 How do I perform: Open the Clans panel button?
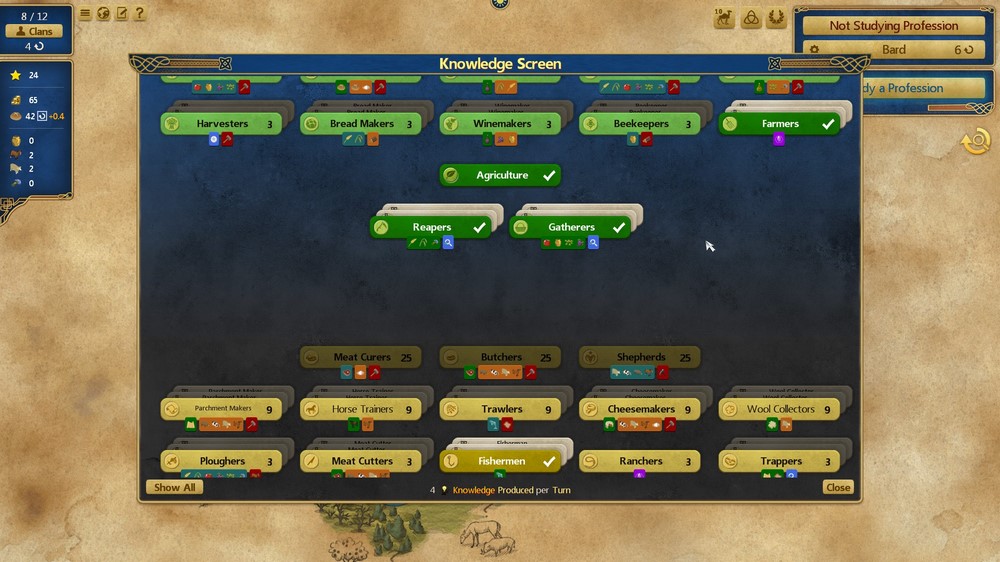[35, 32]
